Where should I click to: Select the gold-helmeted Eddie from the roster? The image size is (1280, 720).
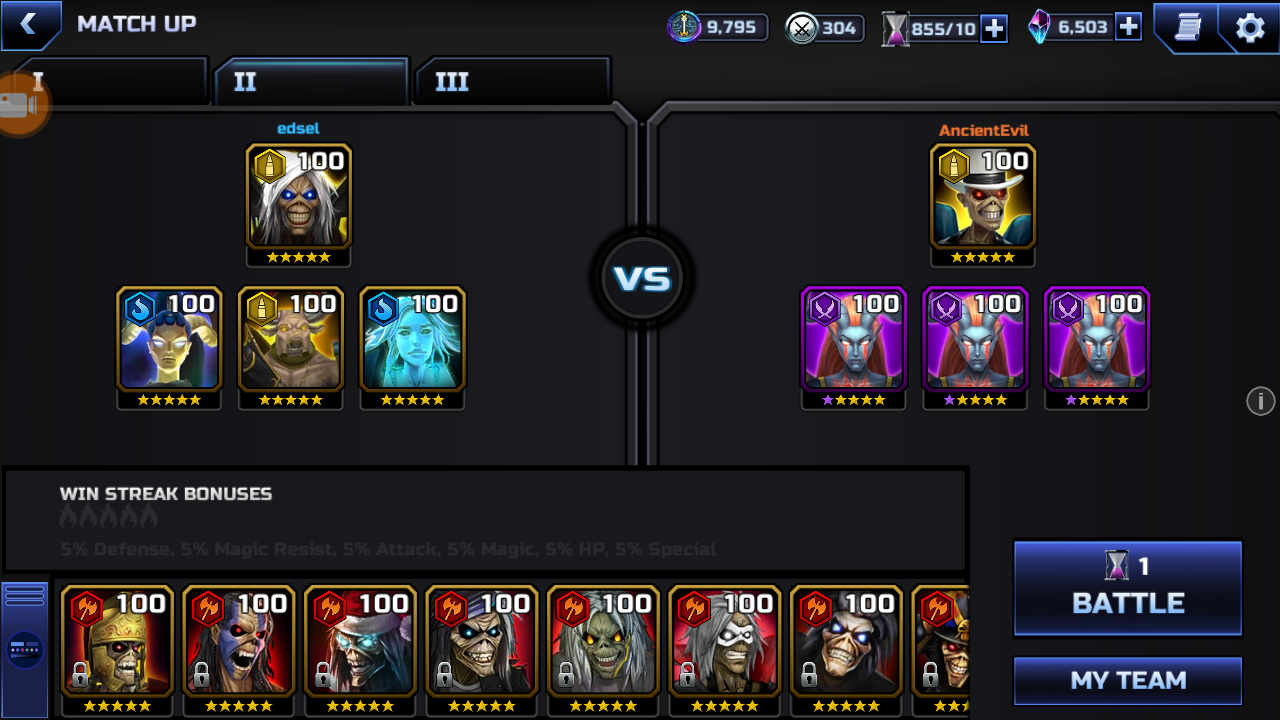[117, 641]
